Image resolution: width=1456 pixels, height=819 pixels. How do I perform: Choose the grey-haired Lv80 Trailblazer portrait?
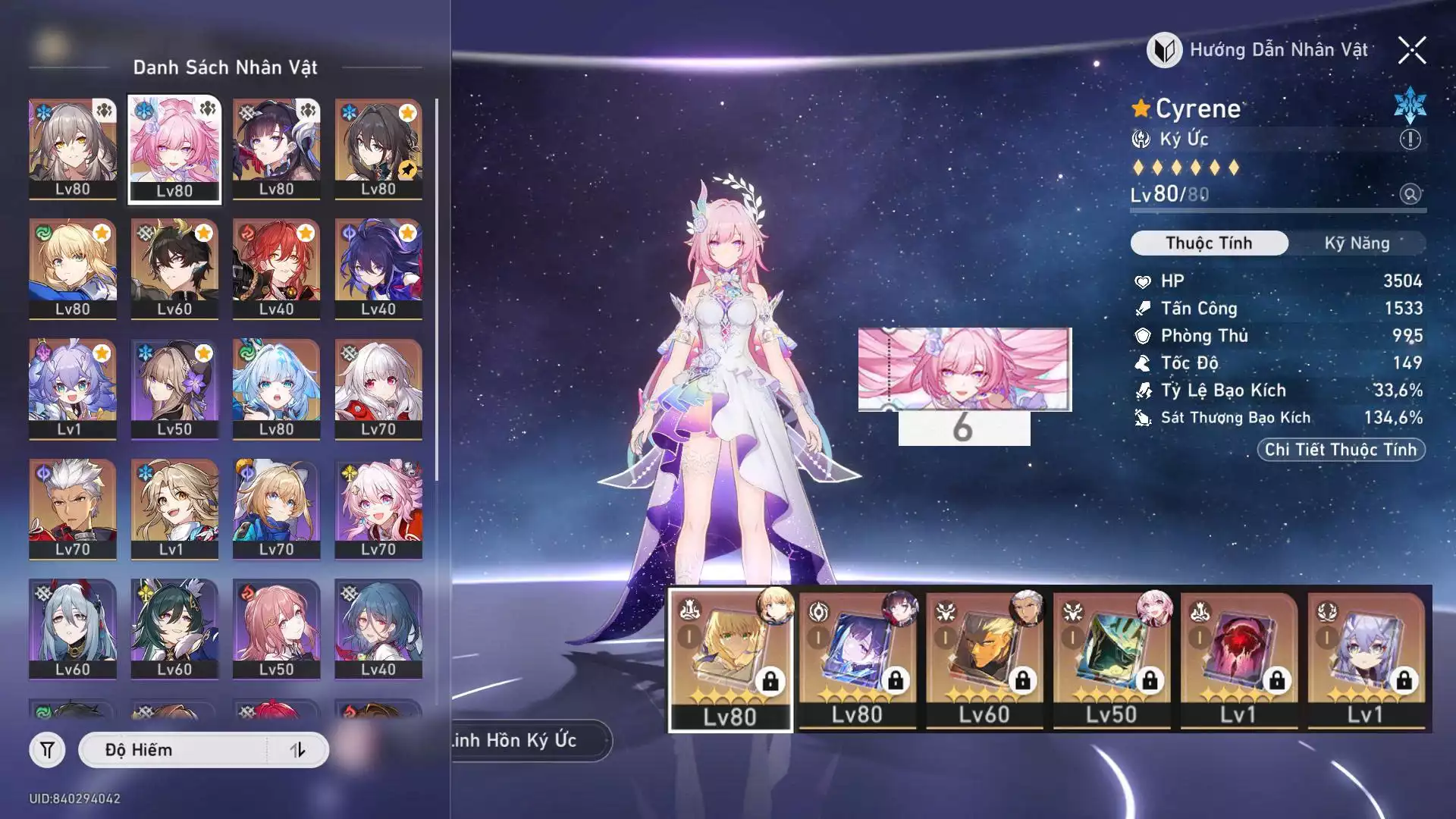(x=73, y=149)
